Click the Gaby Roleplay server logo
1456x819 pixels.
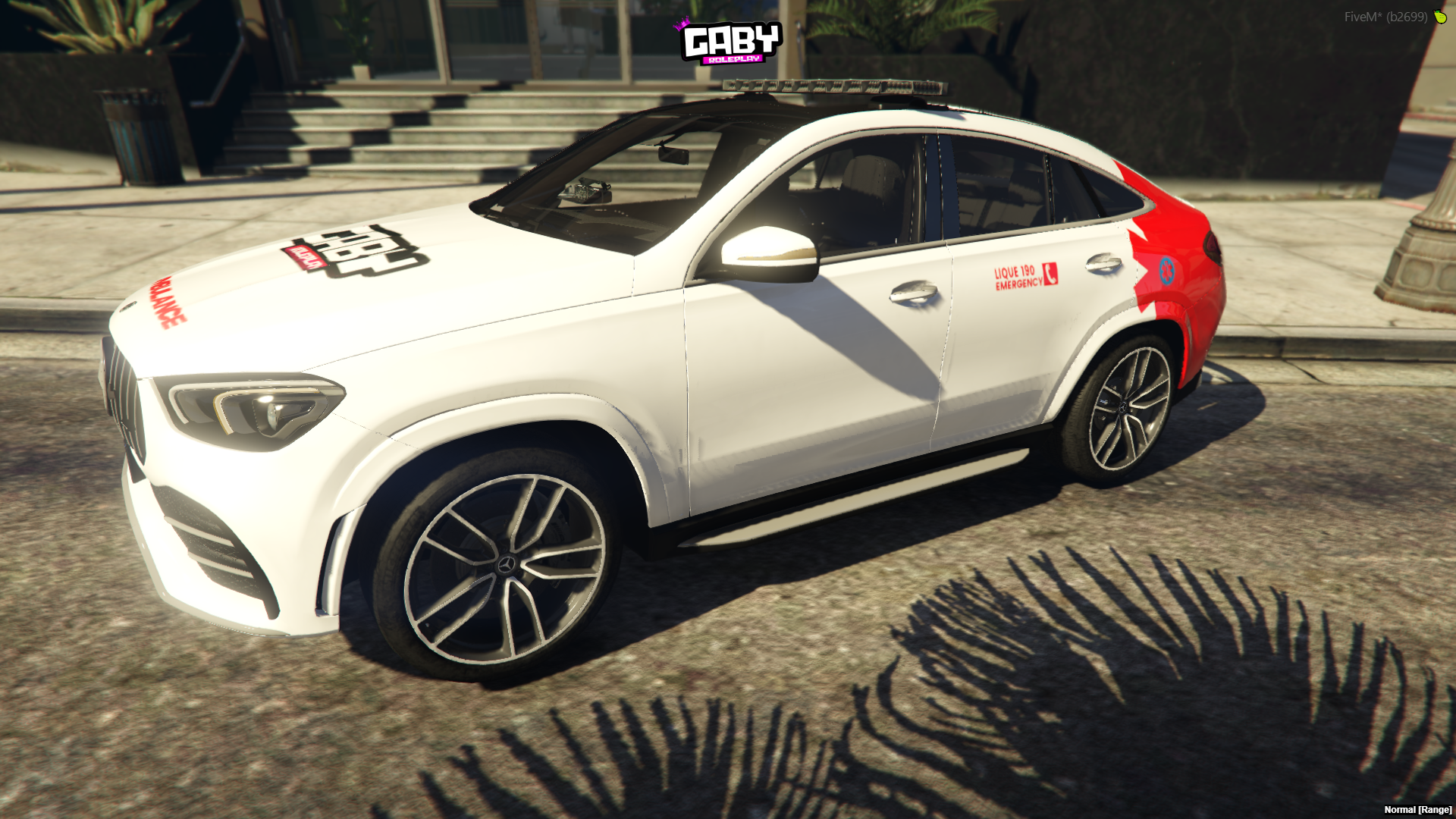point(730,42)
